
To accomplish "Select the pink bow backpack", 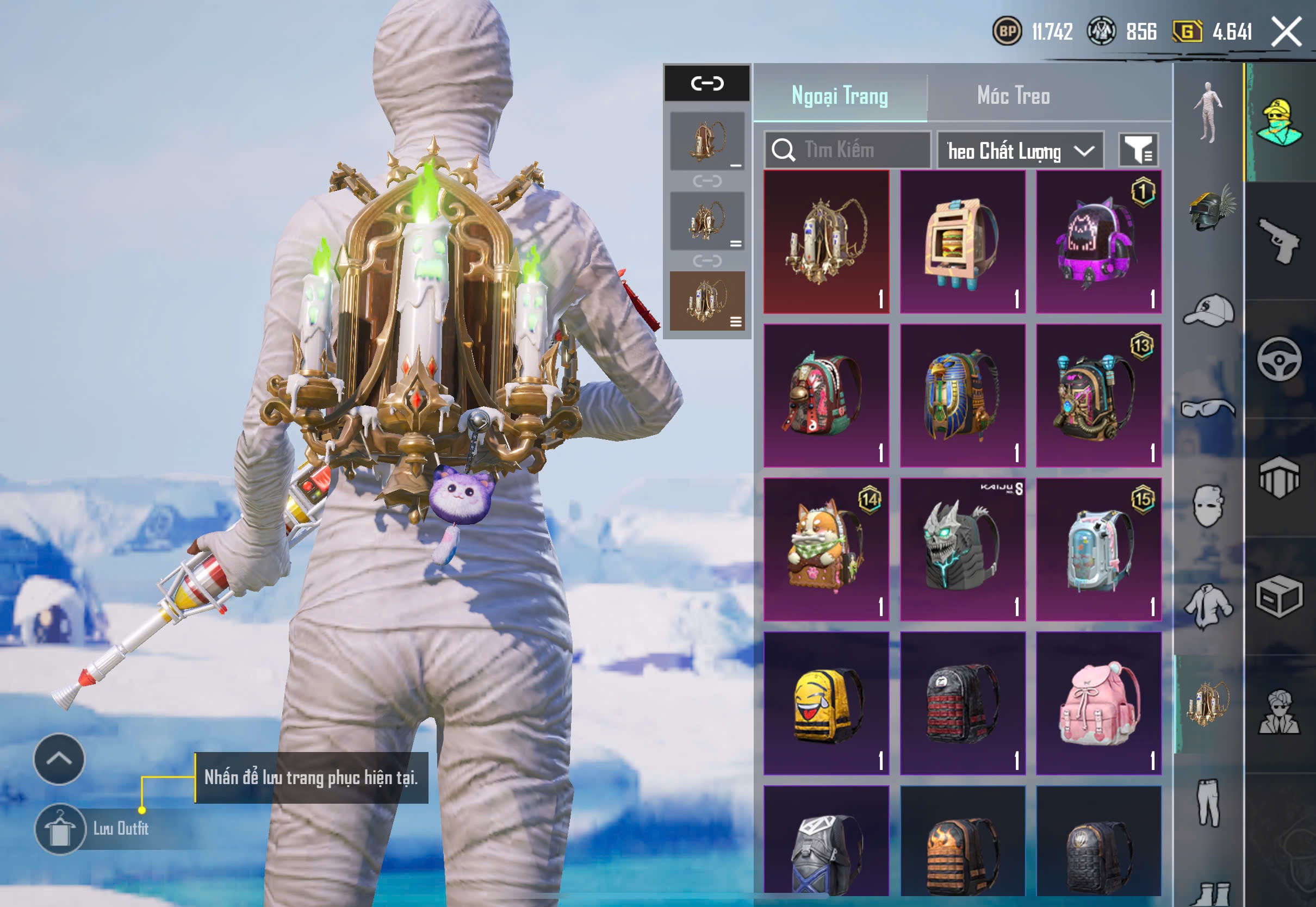I will point(1098,704).
